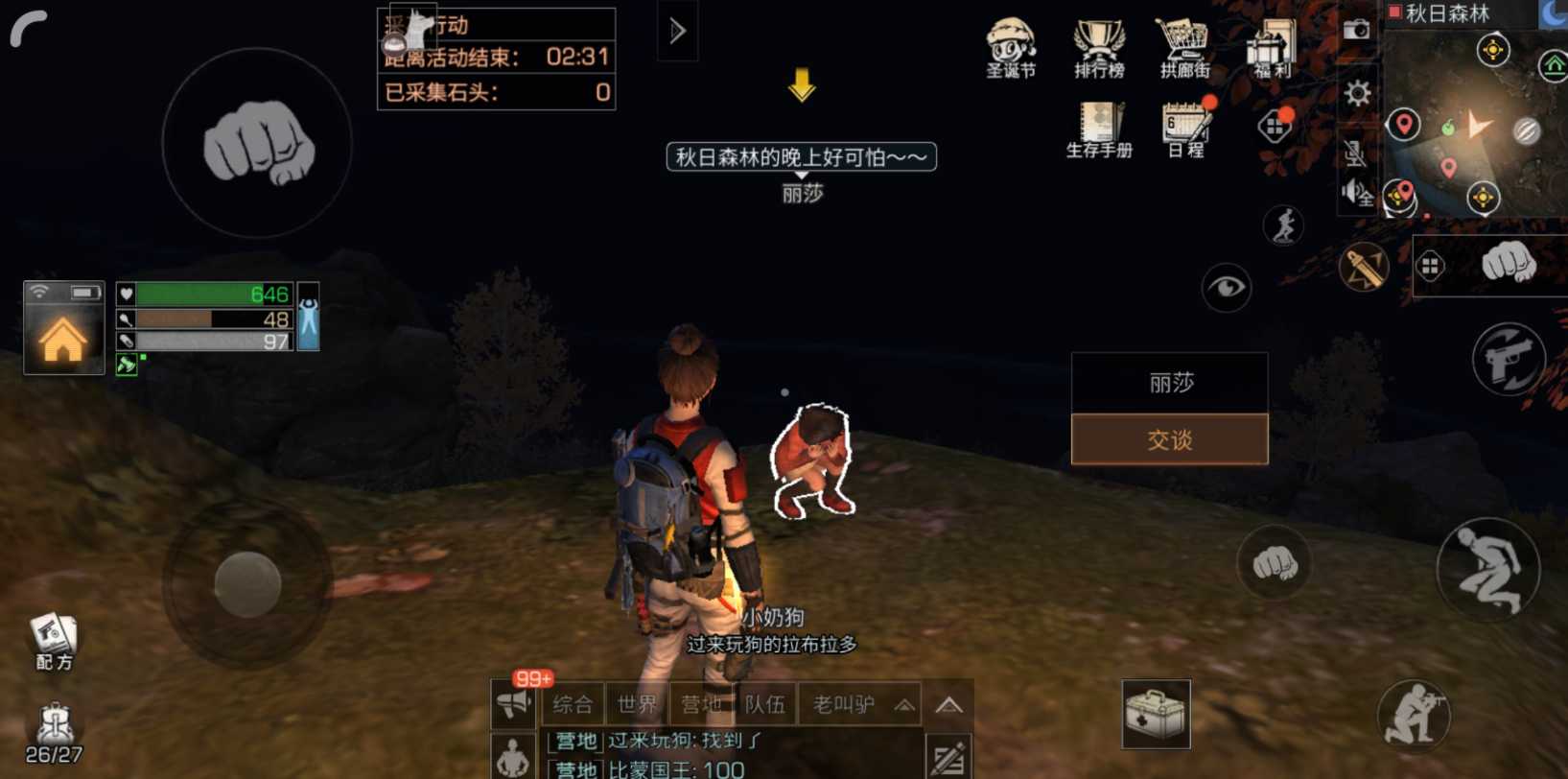Open the backpack showing 26/27

(54, 733)
